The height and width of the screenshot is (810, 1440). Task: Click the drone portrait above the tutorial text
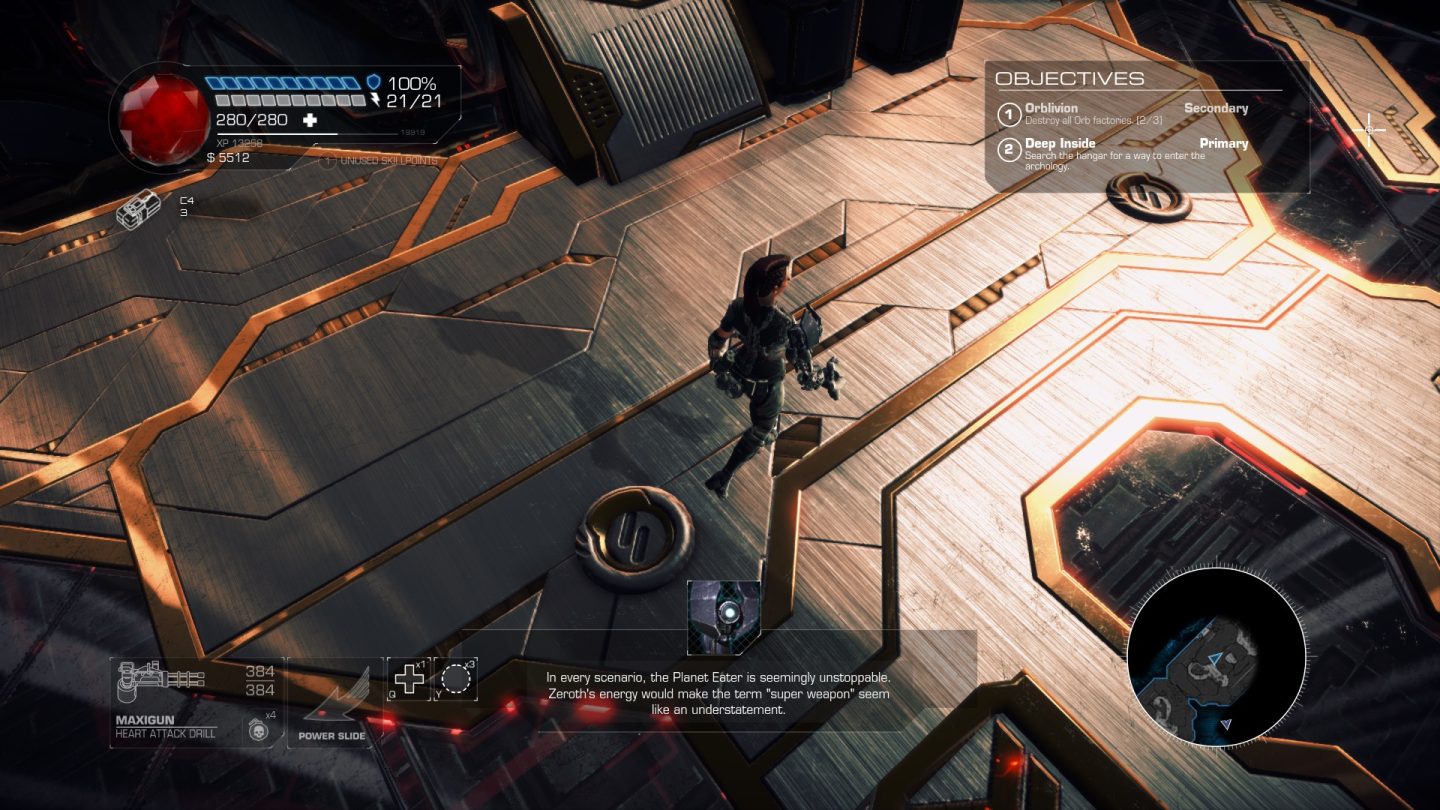pos(724,612)
